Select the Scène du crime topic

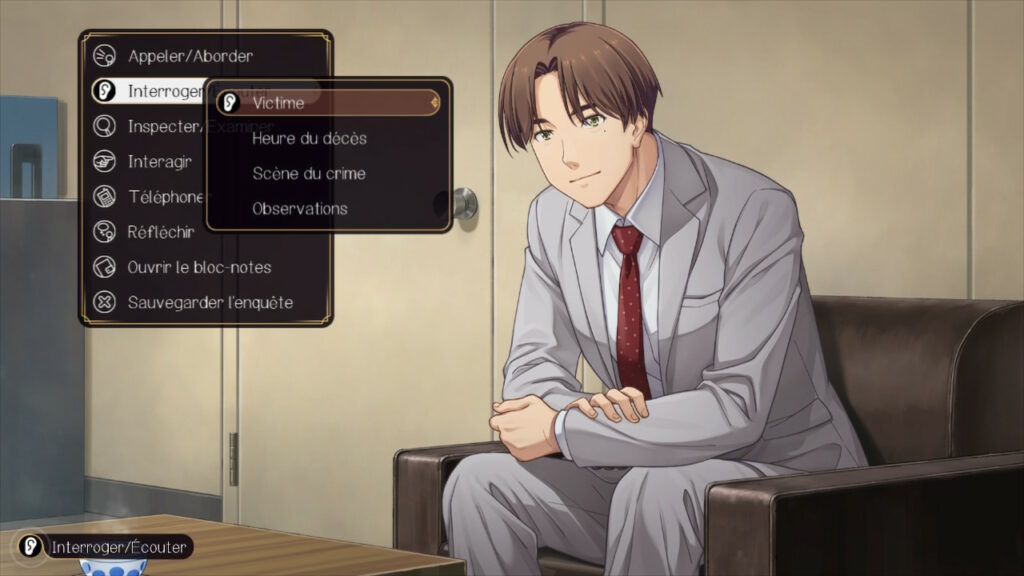pos(309,173)
